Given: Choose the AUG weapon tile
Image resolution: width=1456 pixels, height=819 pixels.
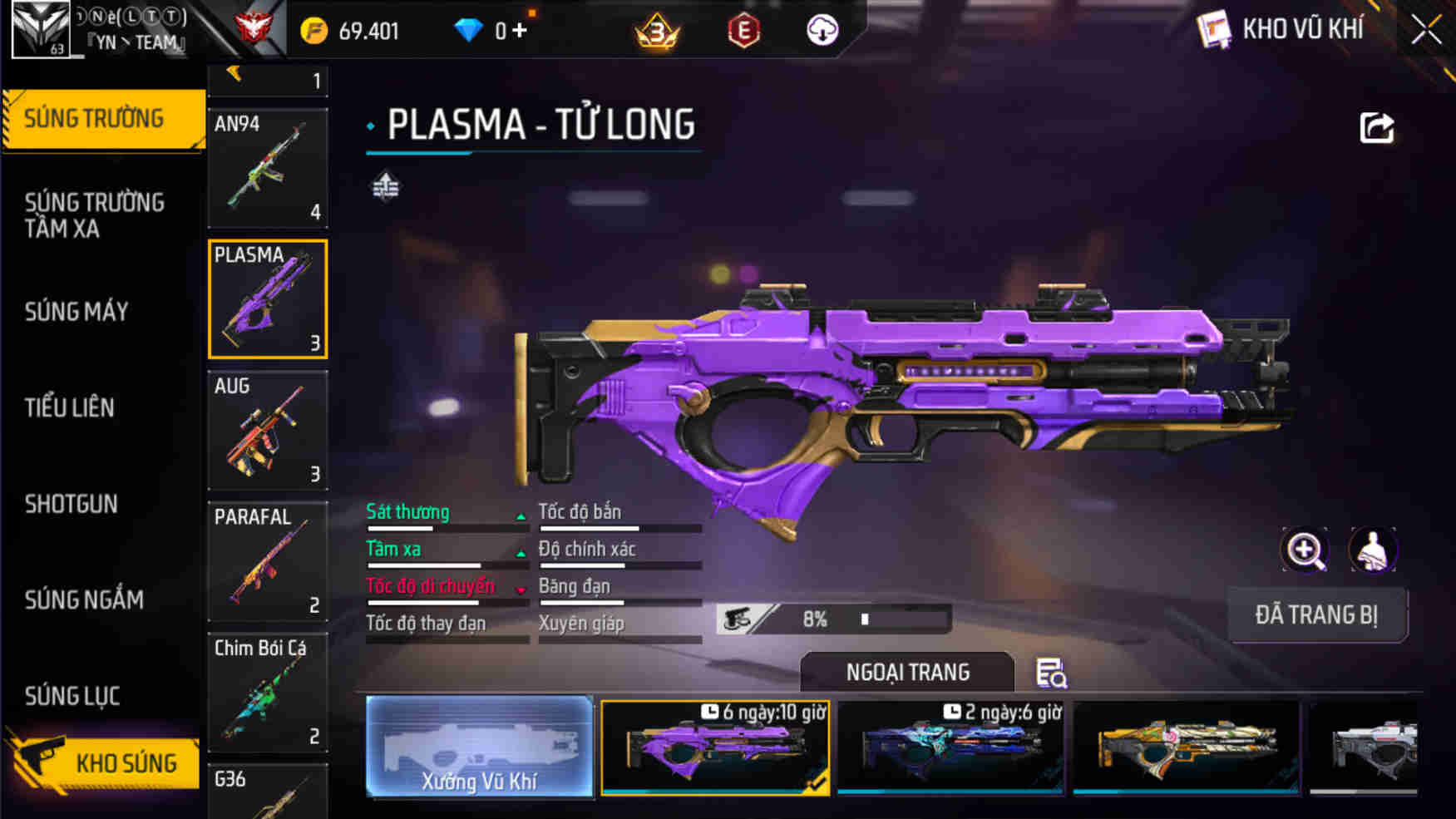Looking at the screenshot, I should (x=268, y=430).
